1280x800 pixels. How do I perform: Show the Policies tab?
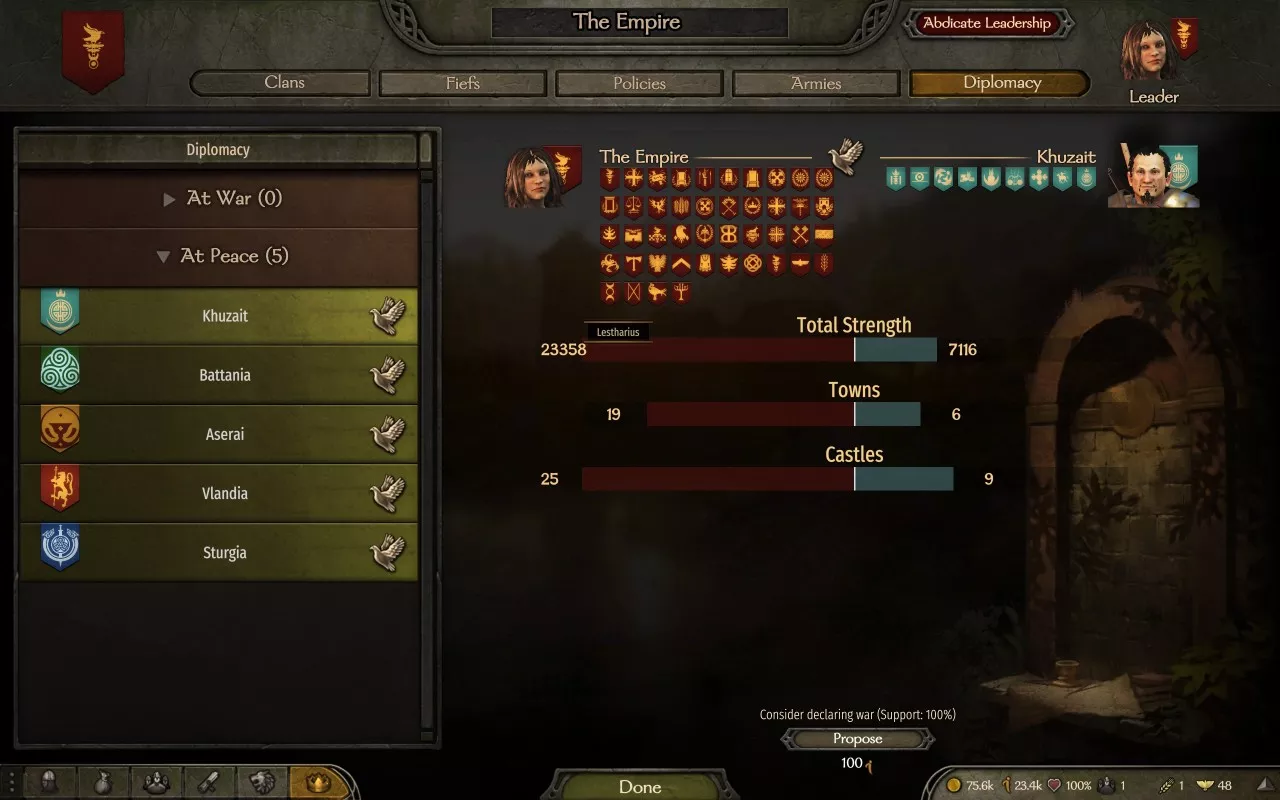click(639, 83)
